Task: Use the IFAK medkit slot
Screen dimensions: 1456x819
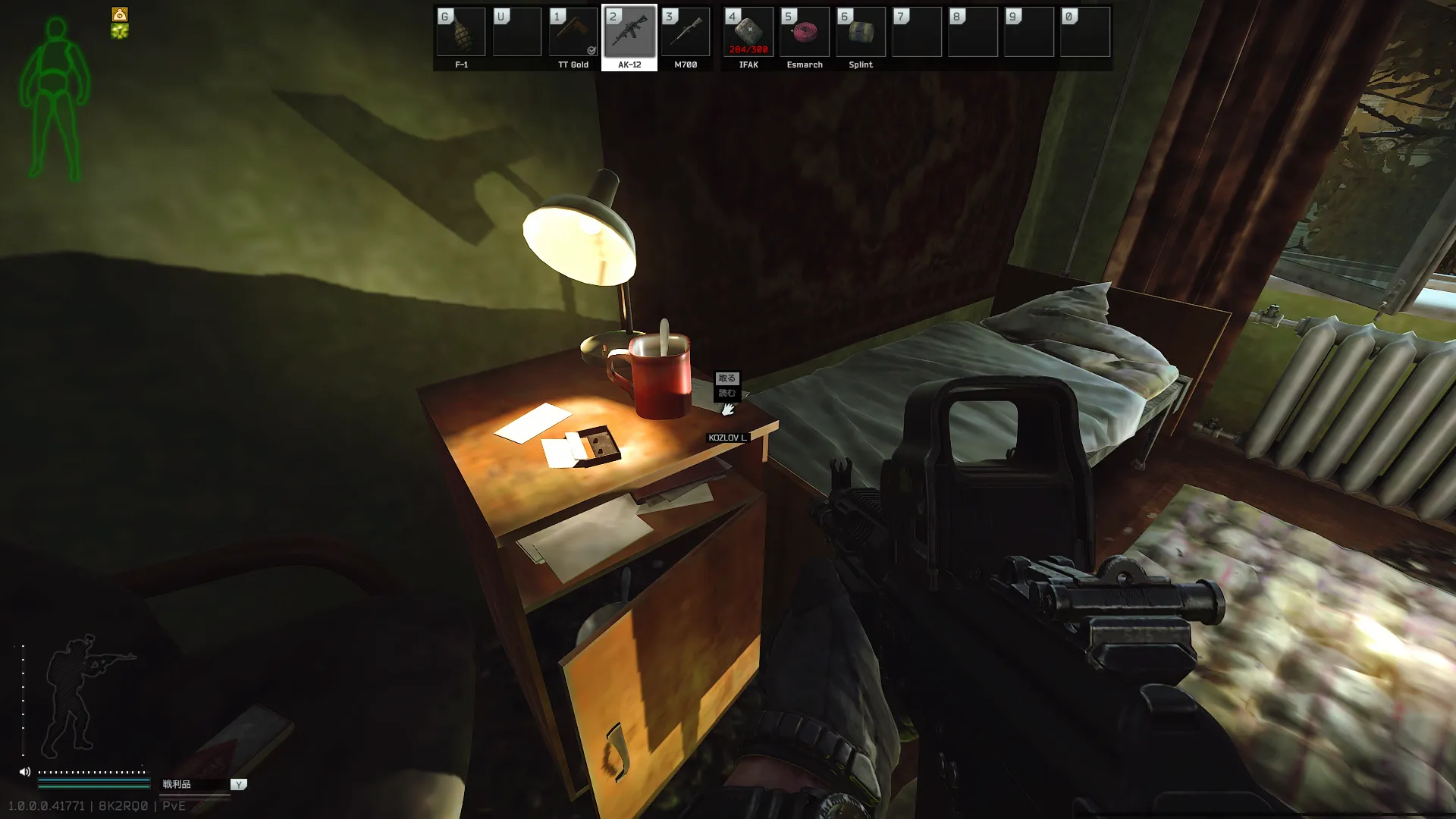Action: (x=748, y=33)
